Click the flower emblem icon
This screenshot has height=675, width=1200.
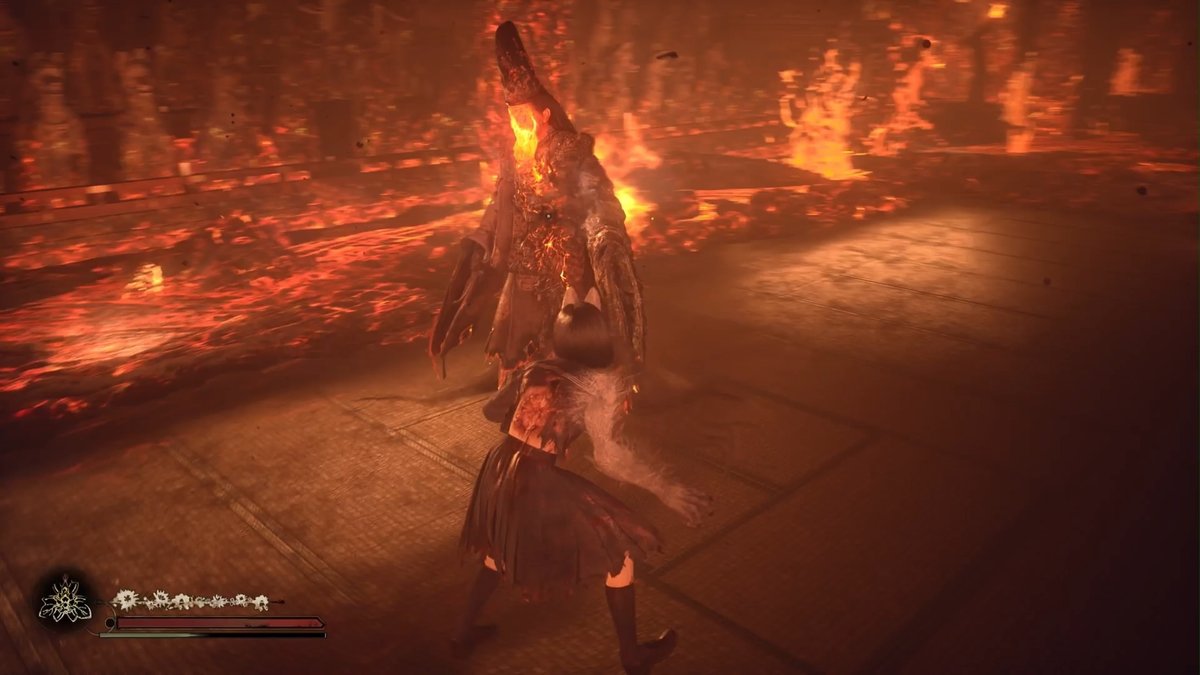65,602
